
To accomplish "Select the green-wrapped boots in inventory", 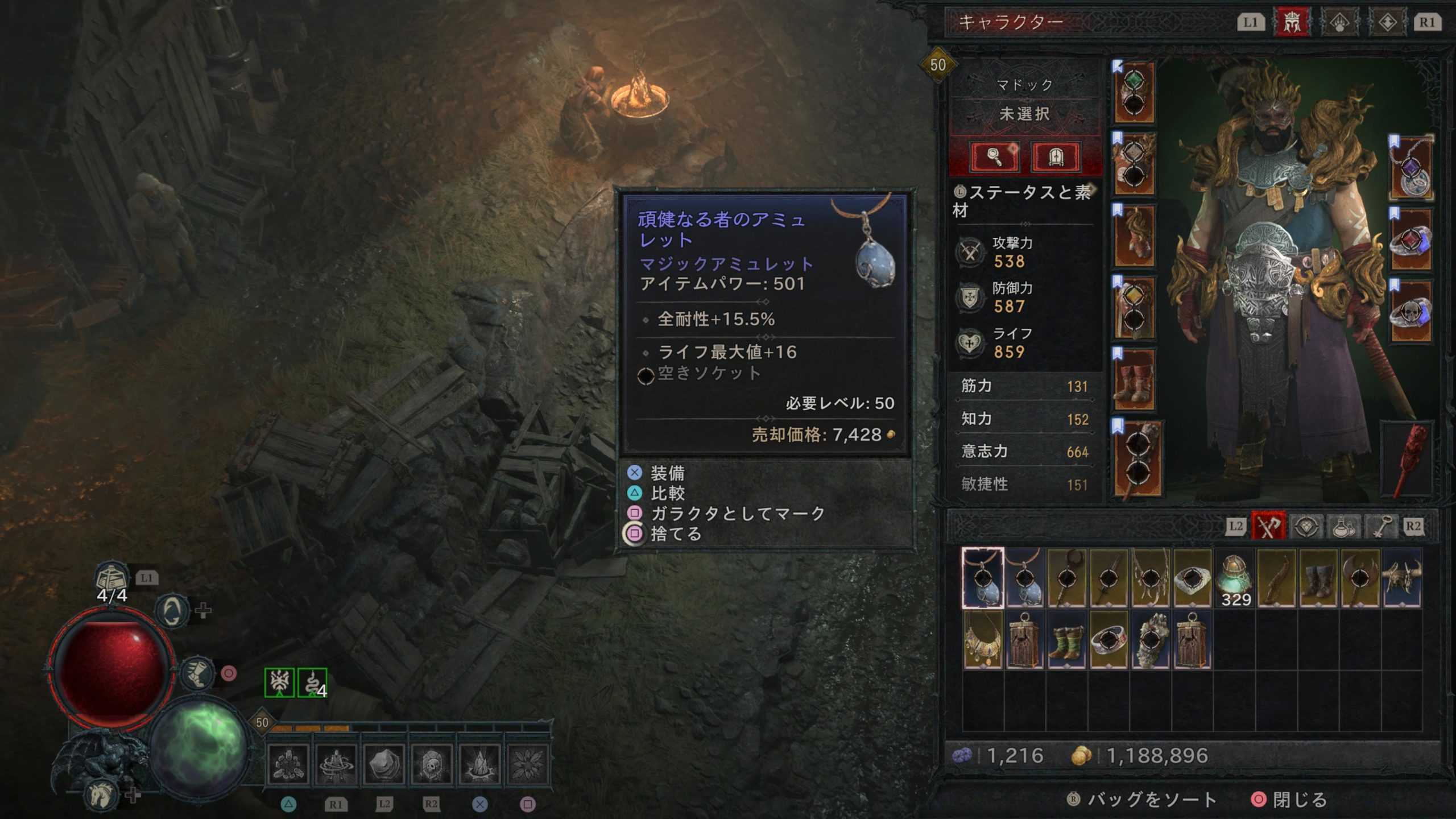I will [1066, 640].
